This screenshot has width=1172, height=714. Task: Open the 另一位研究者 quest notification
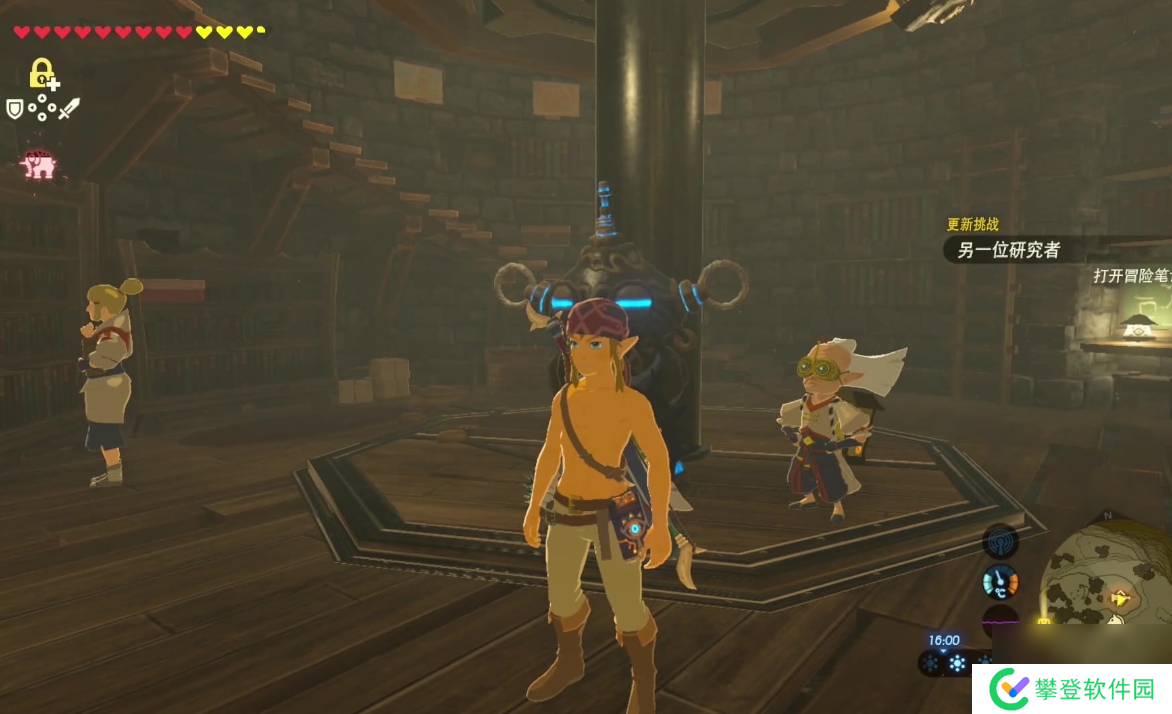point(1008,250)
